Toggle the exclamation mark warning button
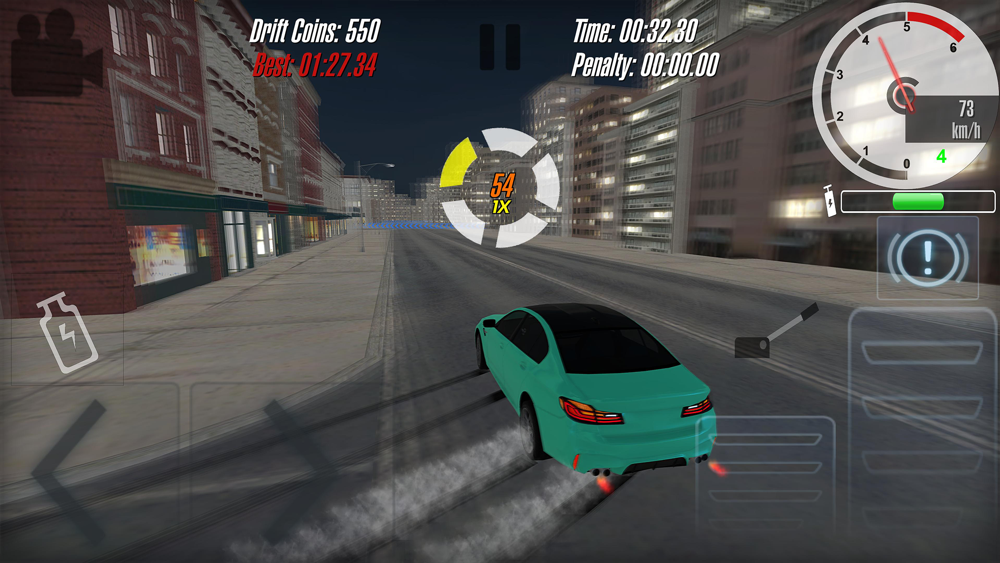 point(927,258)
